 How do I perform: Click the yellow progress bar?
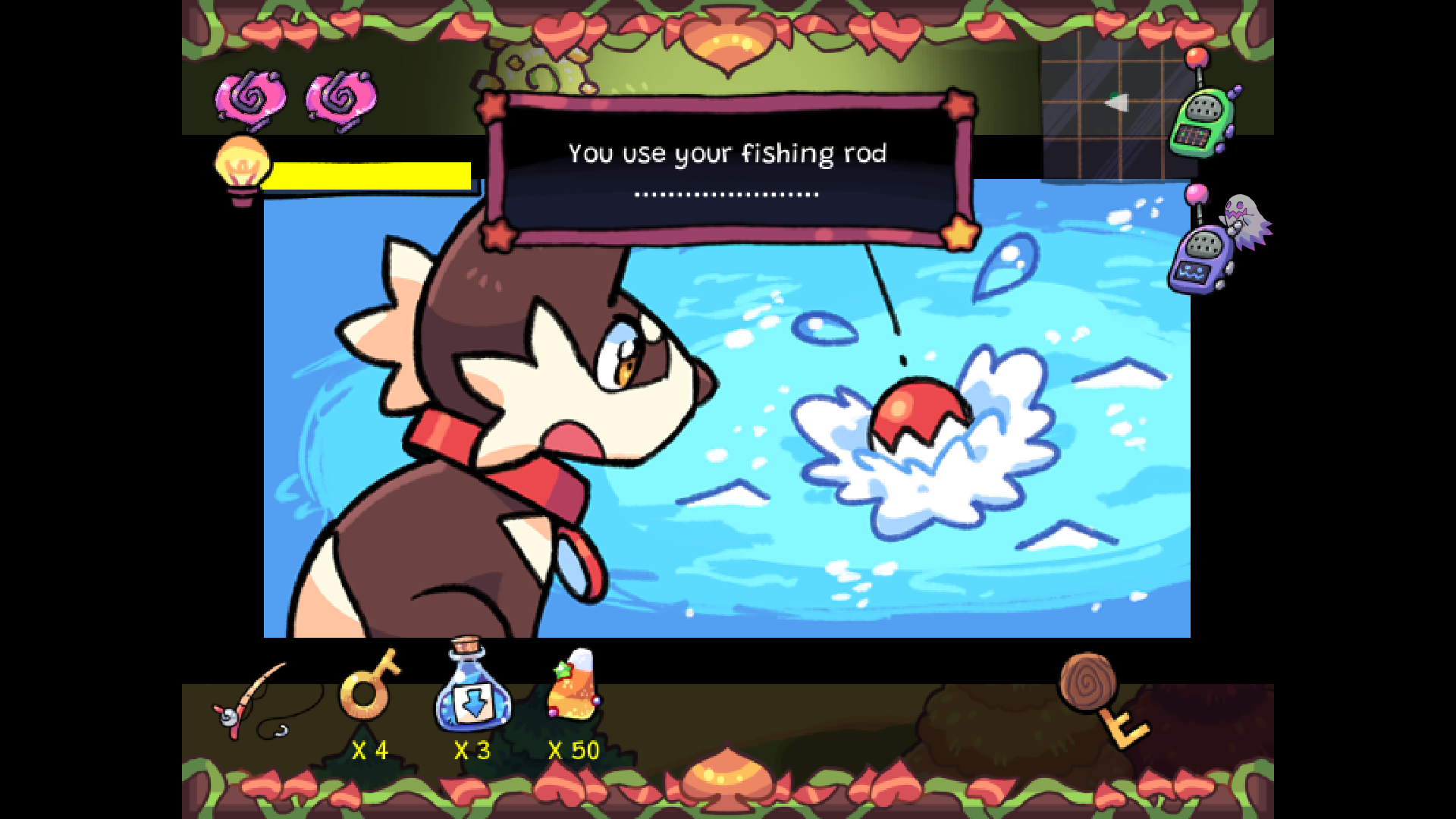369,175
